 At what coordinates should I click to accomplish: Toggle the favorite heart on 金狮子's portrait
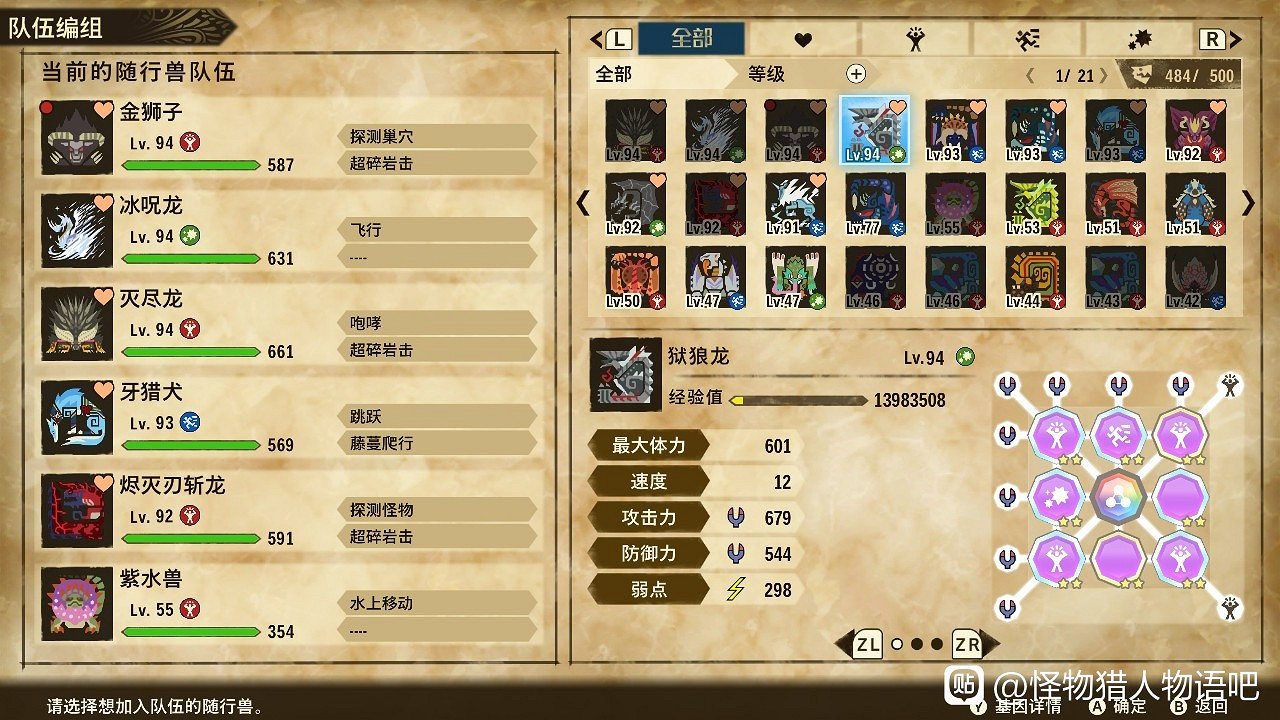tap(105, 112)
